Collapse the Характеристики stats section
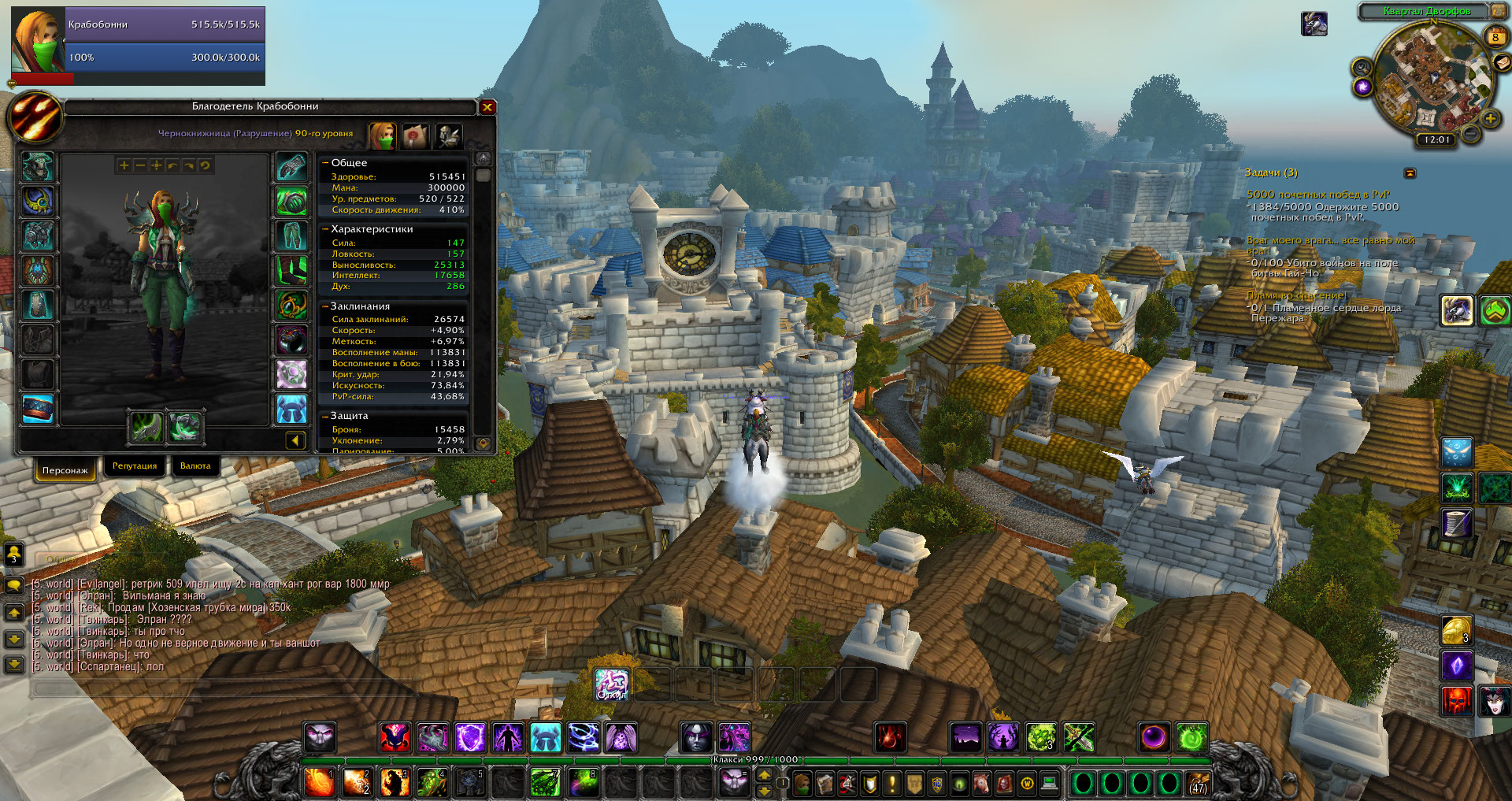 325,229
